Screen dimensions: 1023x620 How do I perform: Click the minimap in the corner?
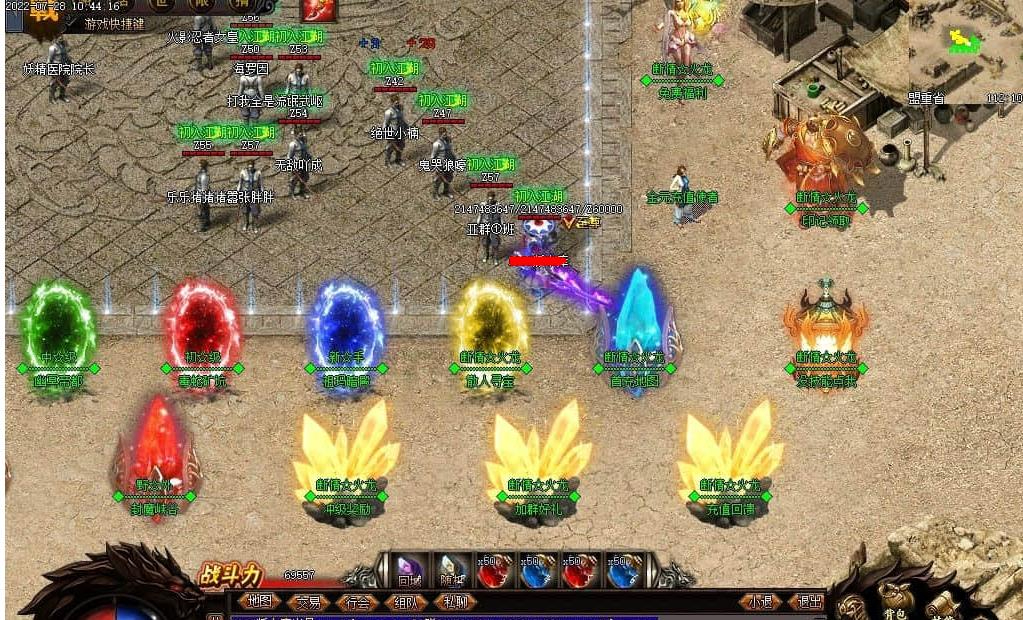click(965, 52)
